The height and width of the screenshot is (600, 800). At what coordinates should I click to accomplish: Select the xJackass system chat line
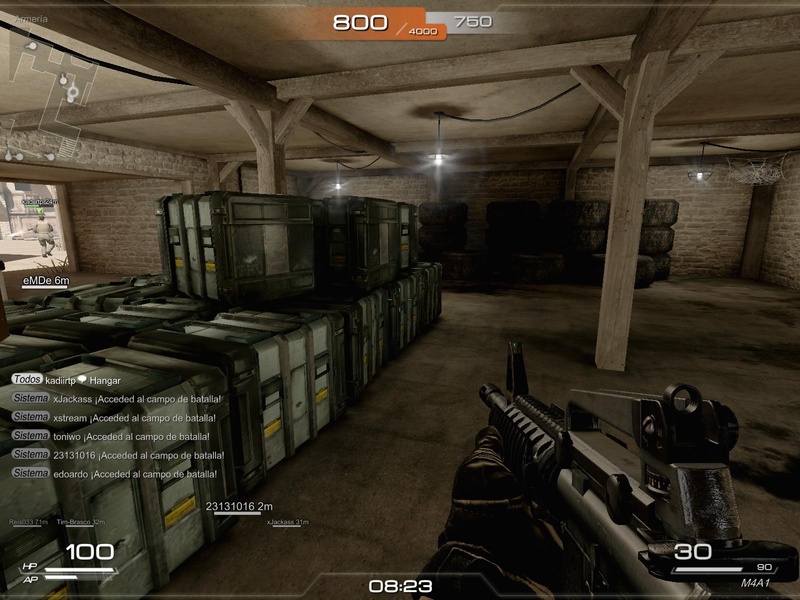pos(137,399)
